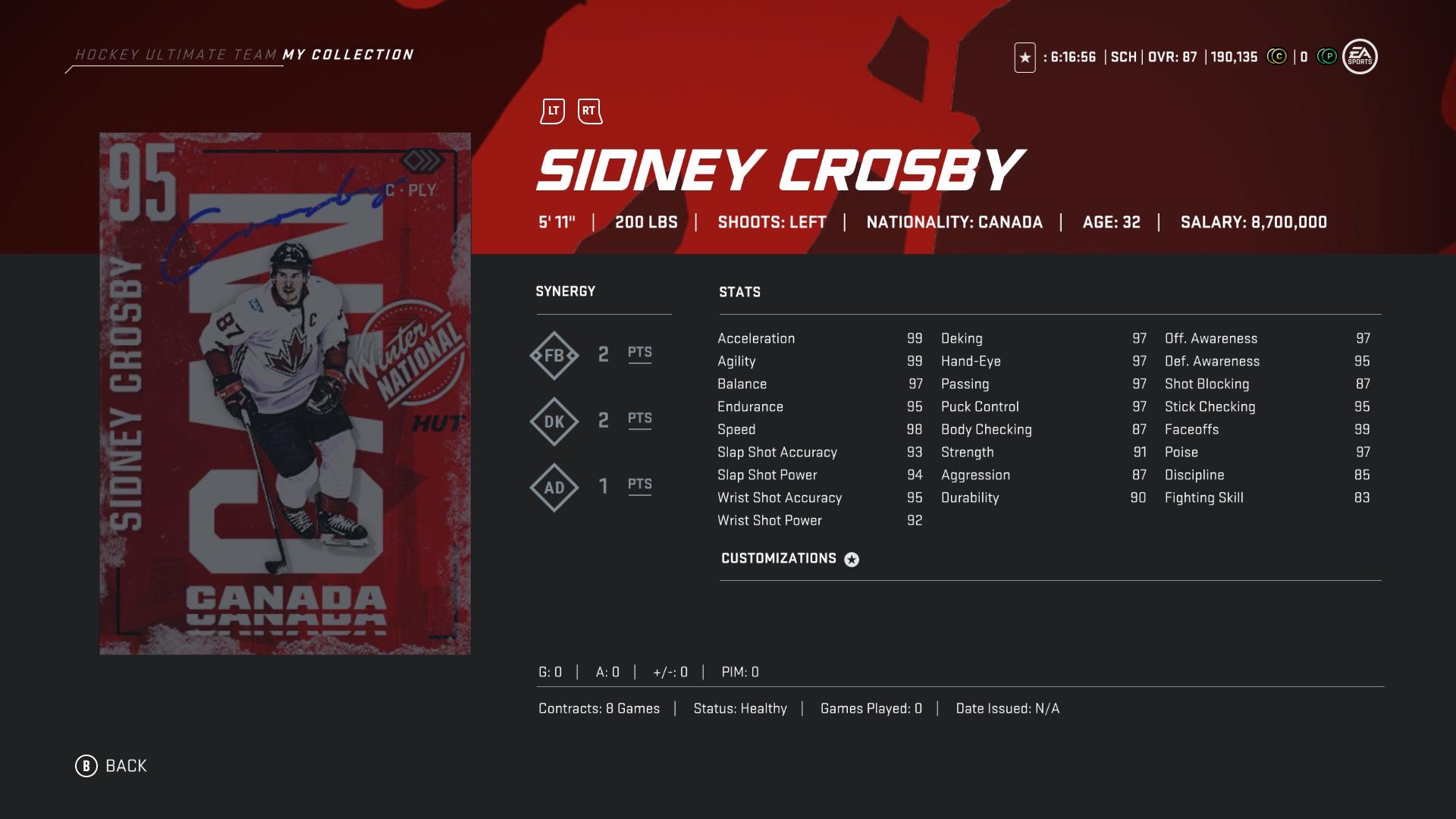1456x819 pixels.
Task: Select the Customizations section header
Action: click(780, 558)
